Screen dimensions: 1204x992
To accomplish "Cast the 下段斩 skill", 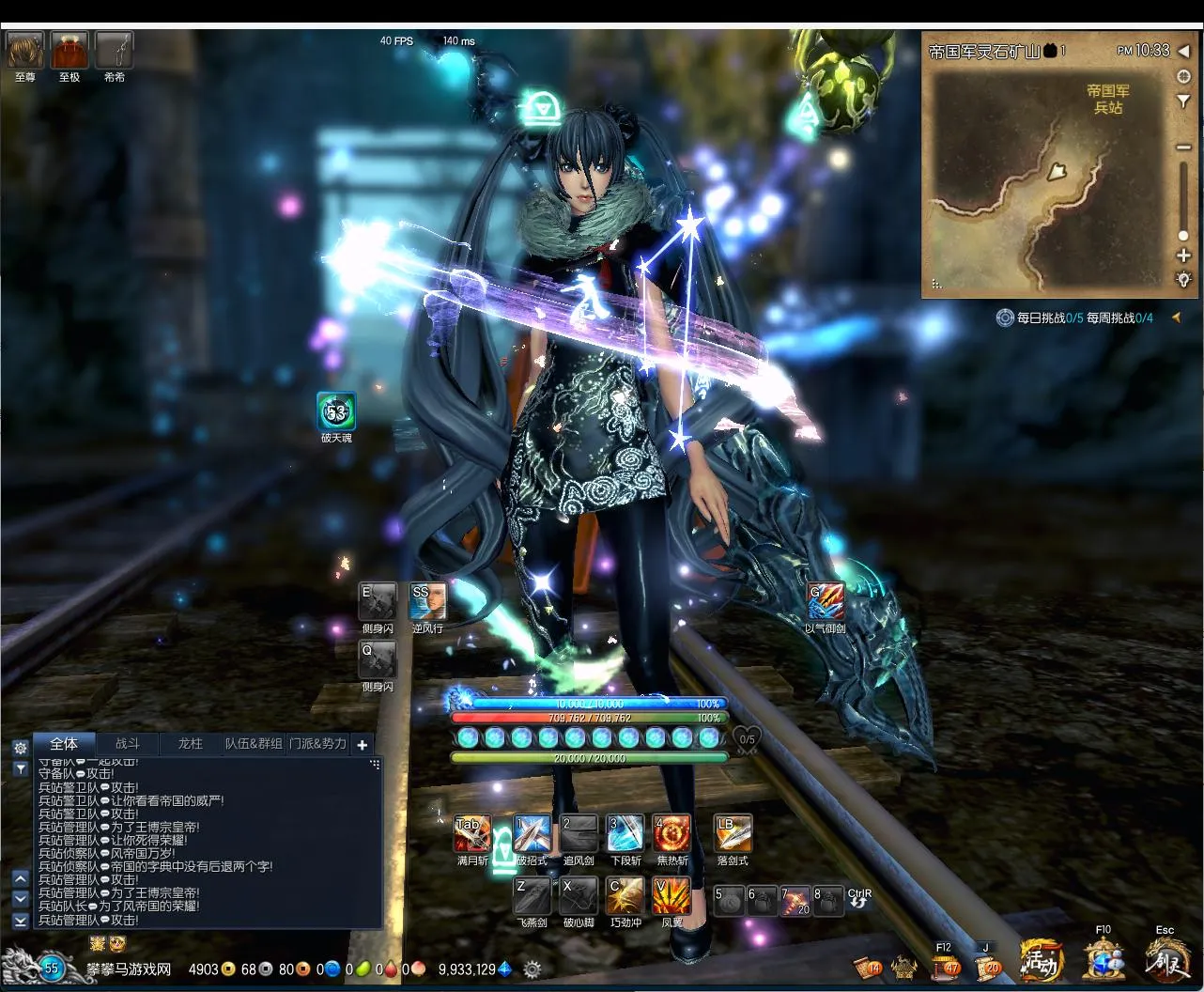I will [x=625, y=833].
